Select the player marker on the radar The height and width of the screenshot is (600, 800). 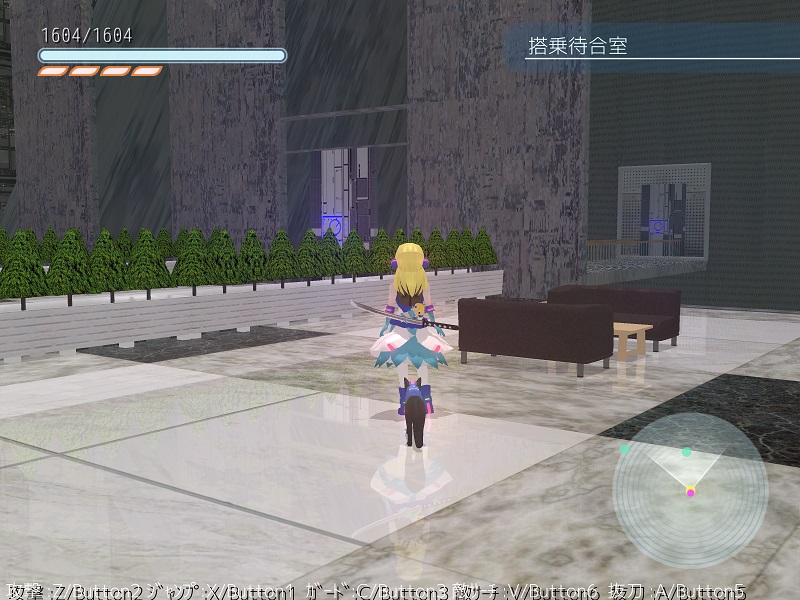690,491
